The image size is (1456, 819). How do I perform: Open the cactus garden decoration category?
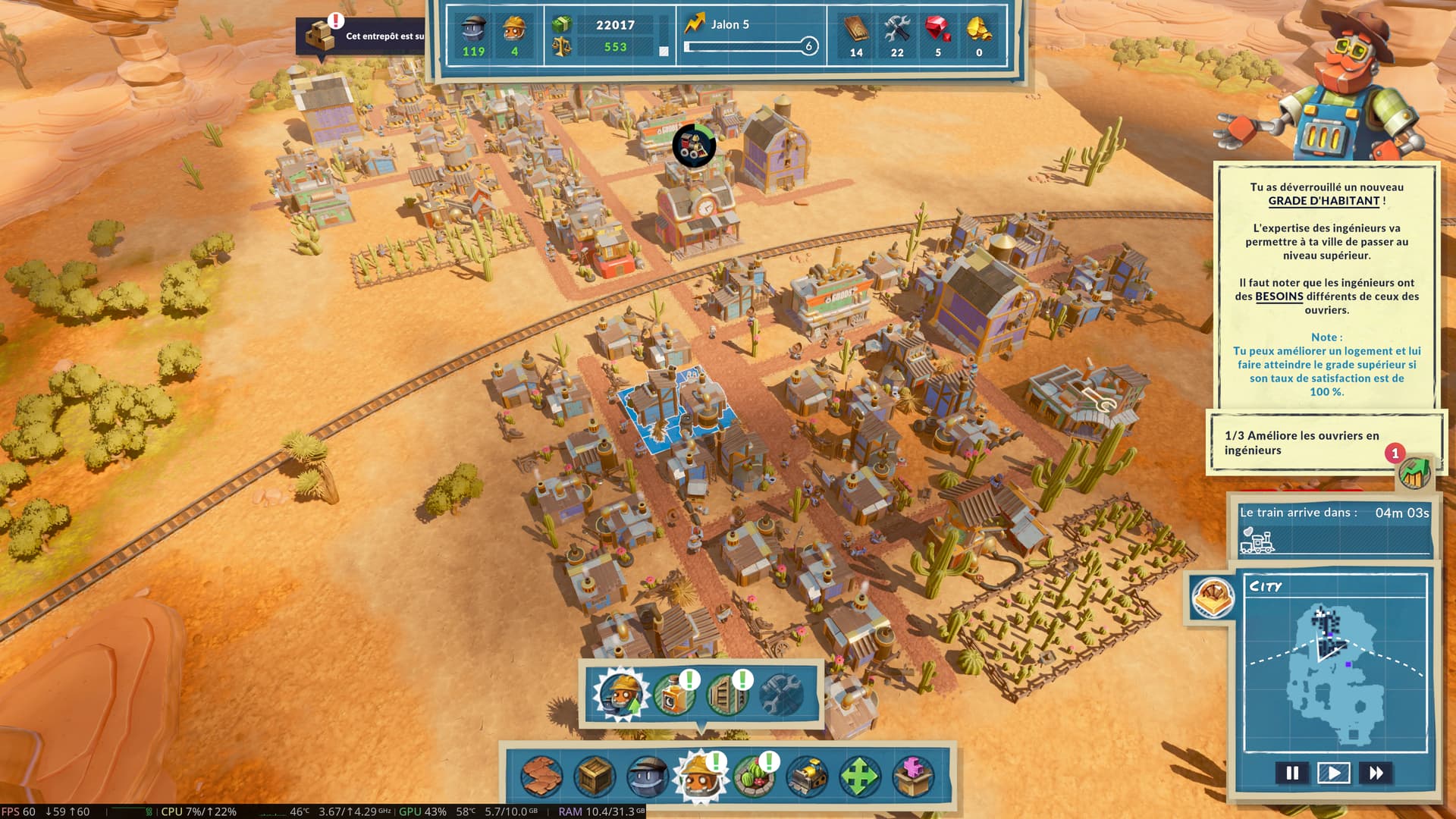pos(754,777)
